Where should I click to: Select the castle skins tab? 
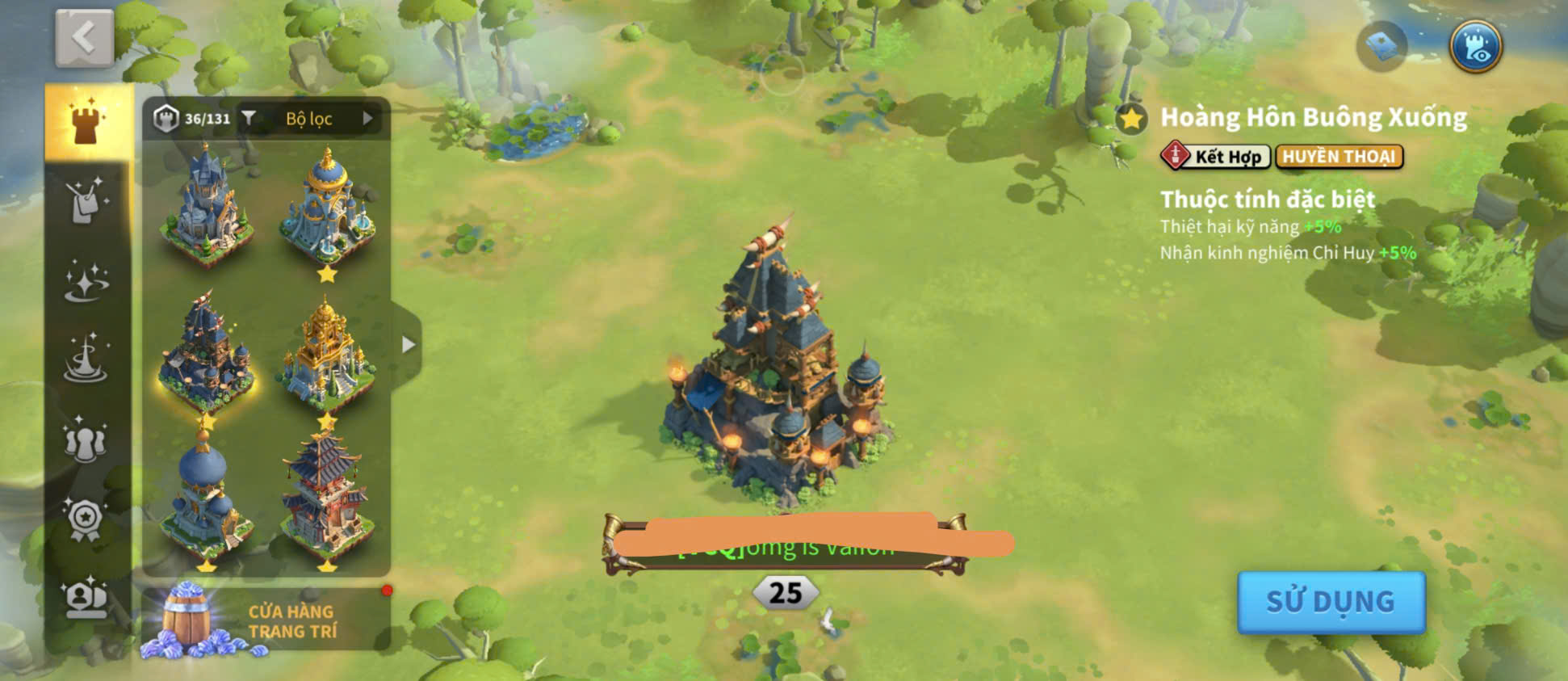[x=86, y=123]
